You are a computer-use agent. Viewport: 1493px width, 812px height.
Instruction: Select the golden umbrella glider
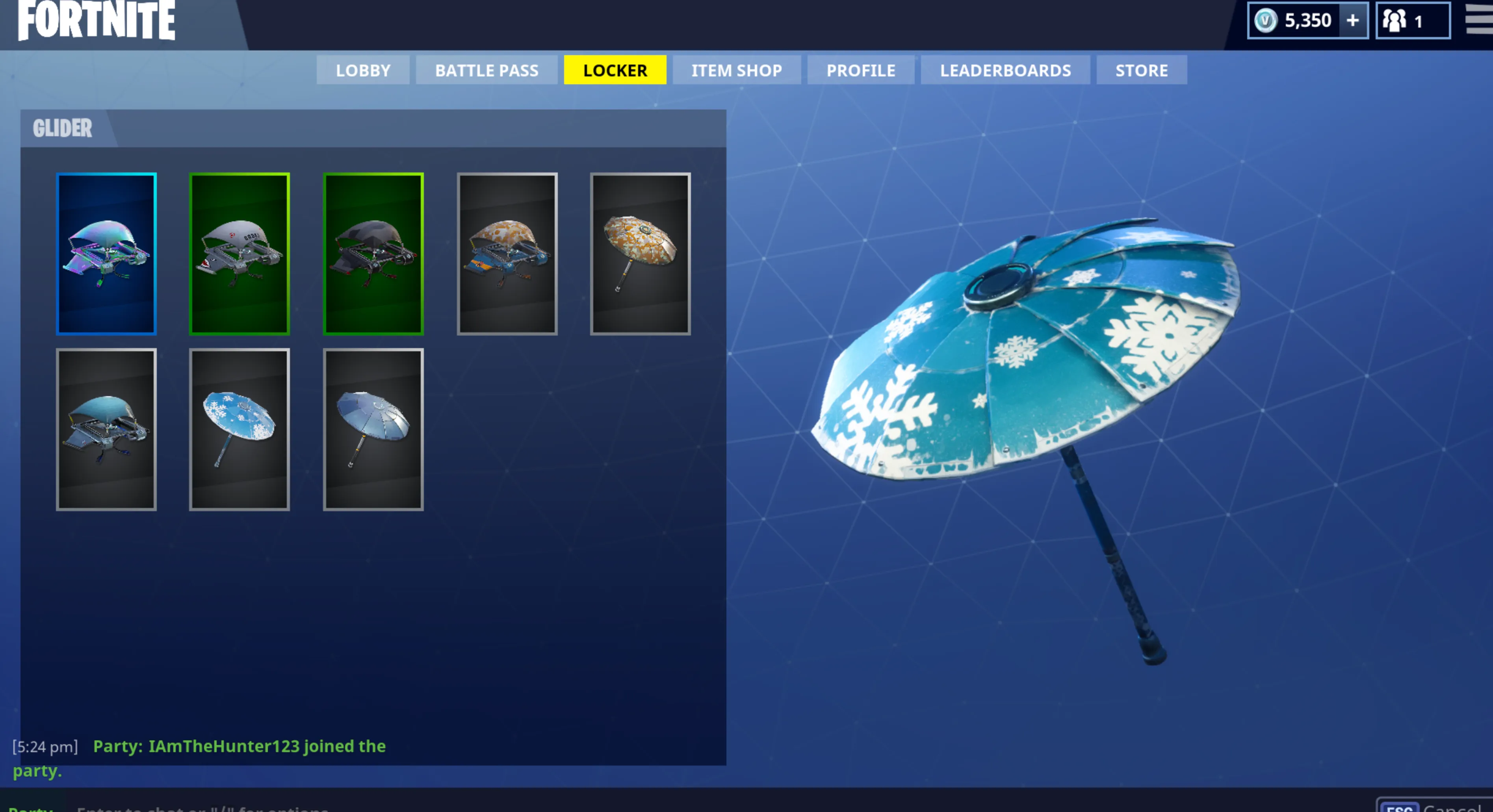[641, 253]
